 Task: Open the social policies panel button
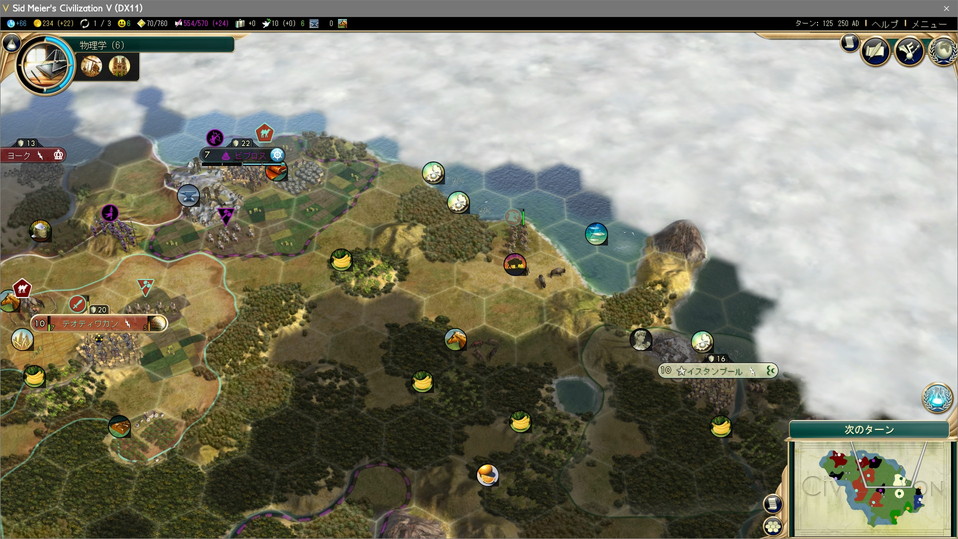[x=908, y=50]
